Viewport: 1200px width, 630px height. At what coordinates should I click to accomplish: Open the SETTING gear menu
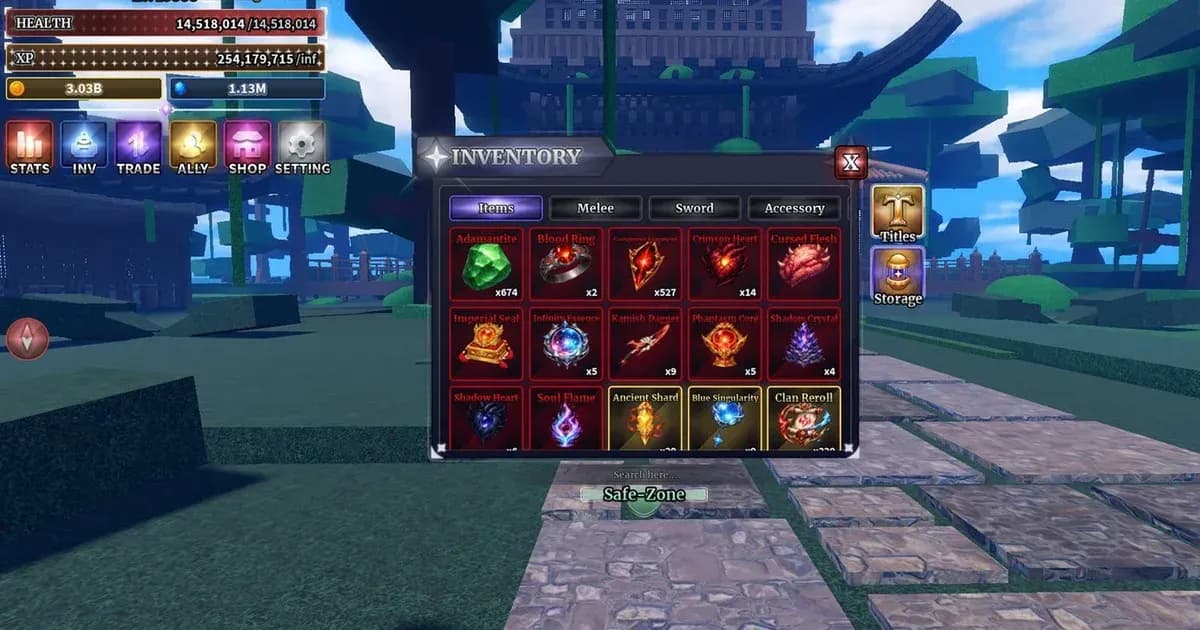(301, 147)
